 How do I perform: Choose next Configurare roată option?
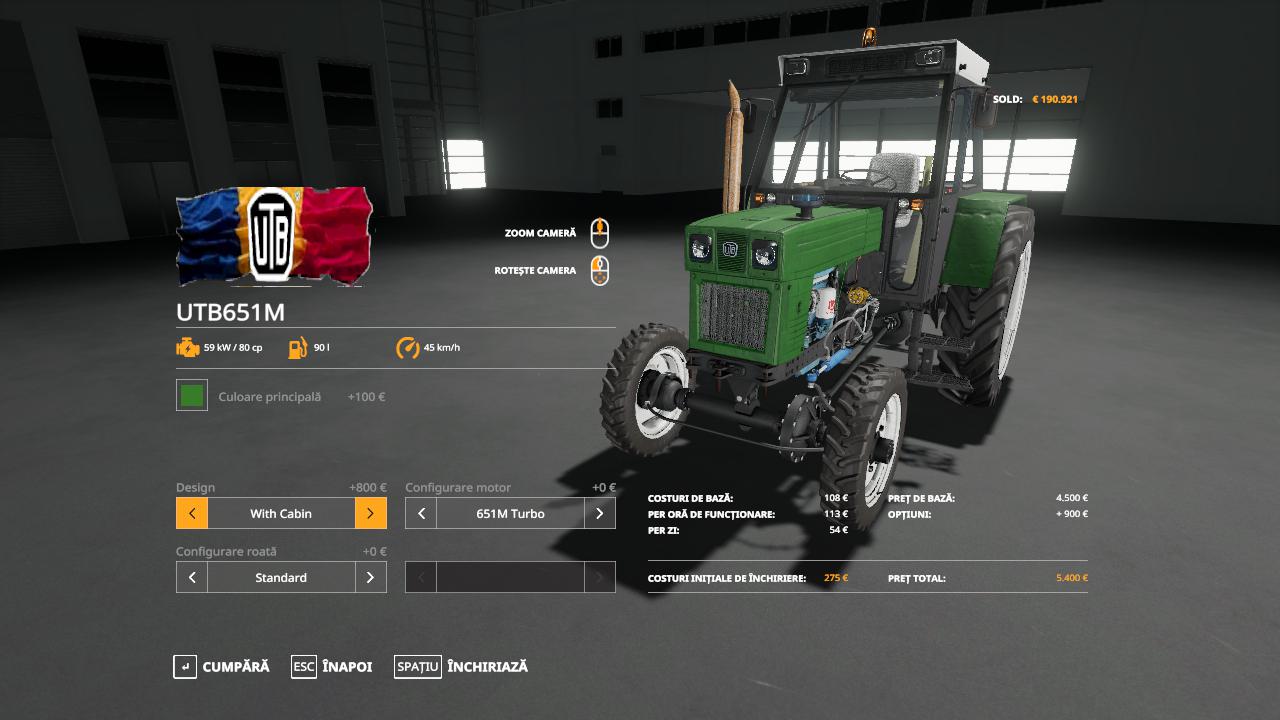coord(370,578)
